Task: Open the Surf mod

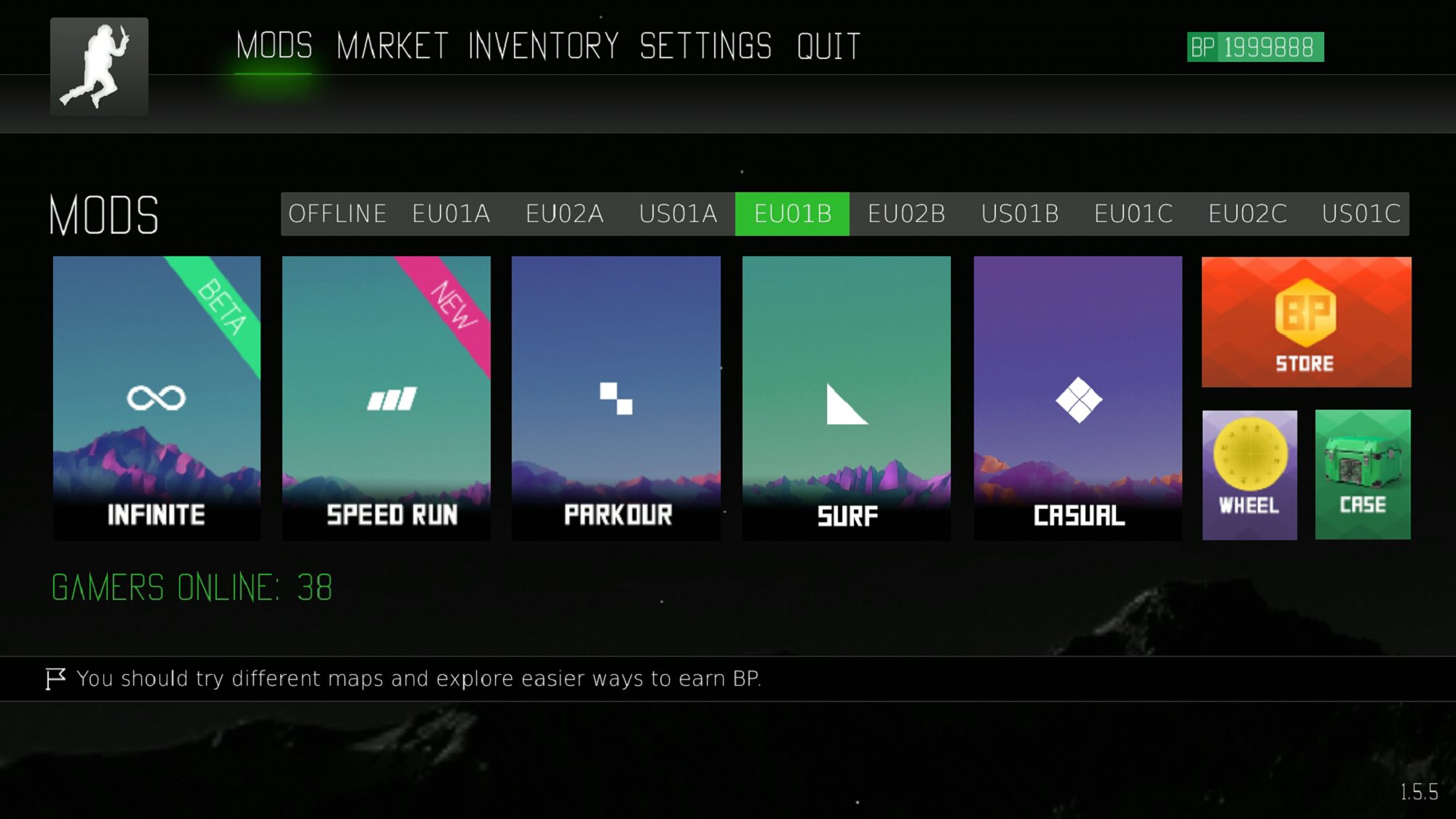Action: tap(847, 397)
